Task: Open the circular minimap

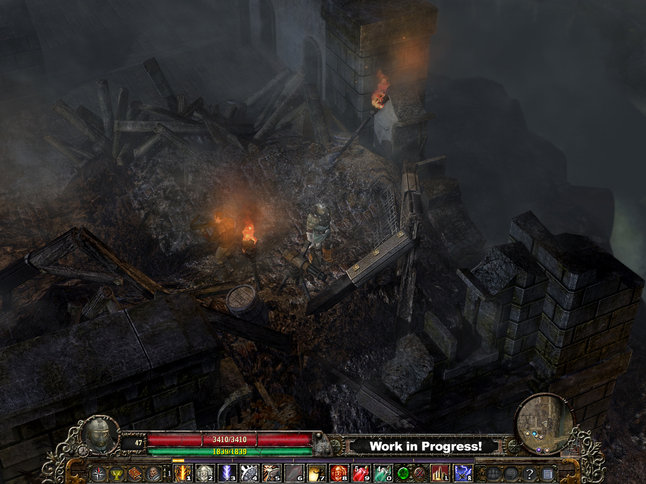Action: point(544,423)
